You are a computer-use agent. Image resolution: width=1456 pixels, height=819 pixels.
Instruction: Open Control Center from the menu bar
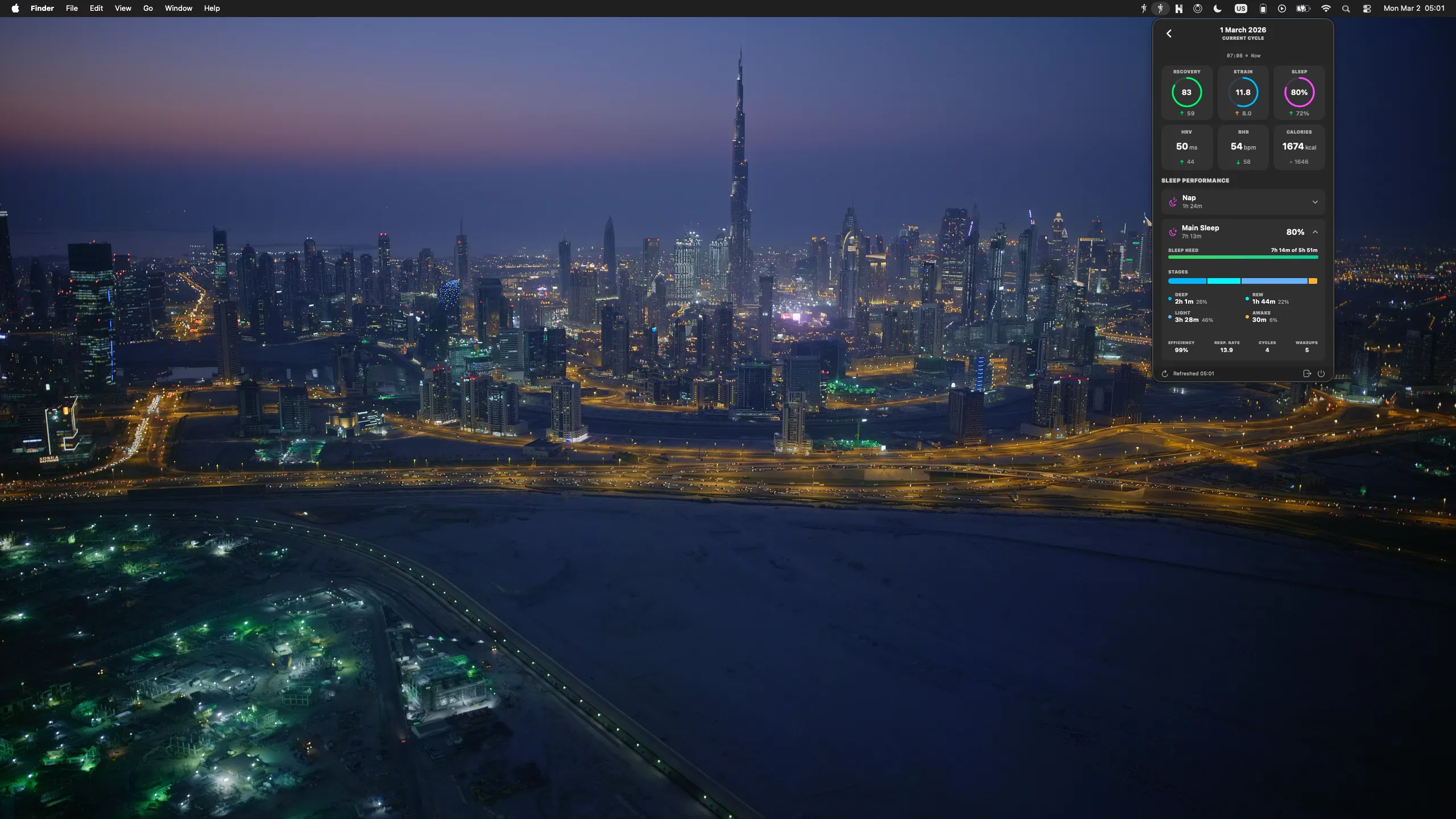pyautogui.click(x=1367, y=9)
